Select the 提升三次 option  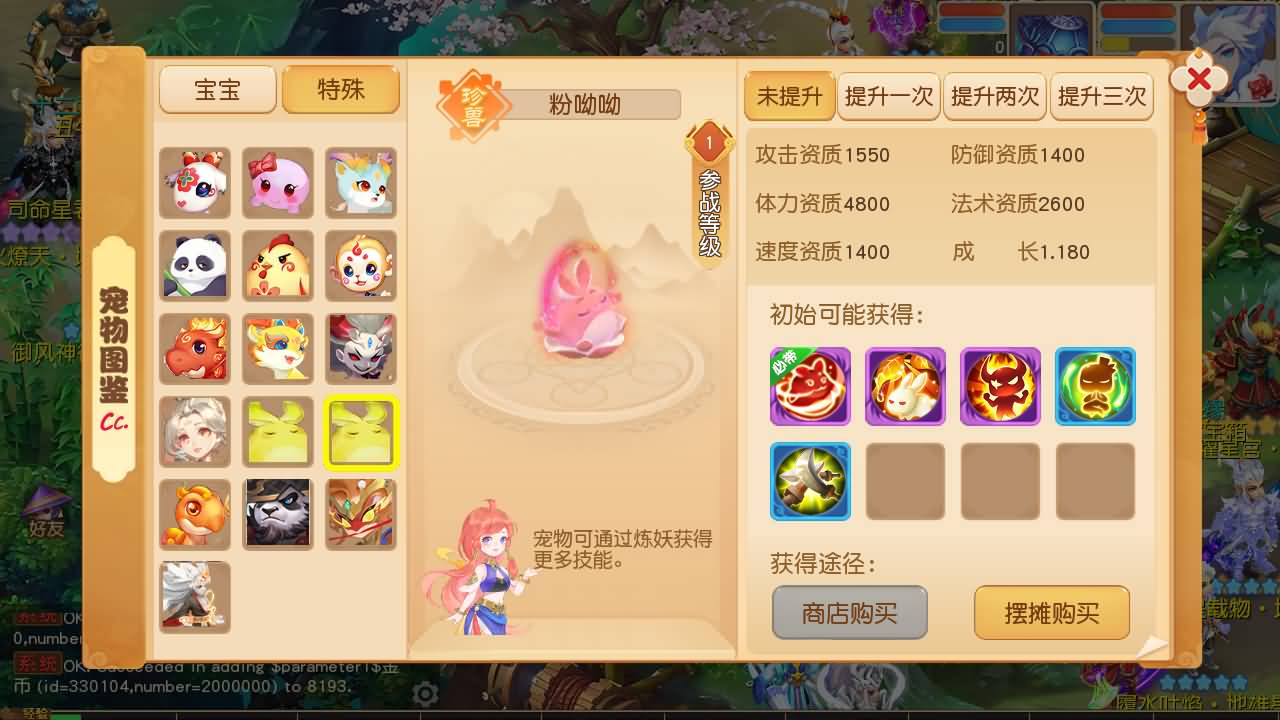click(1102, 96)
